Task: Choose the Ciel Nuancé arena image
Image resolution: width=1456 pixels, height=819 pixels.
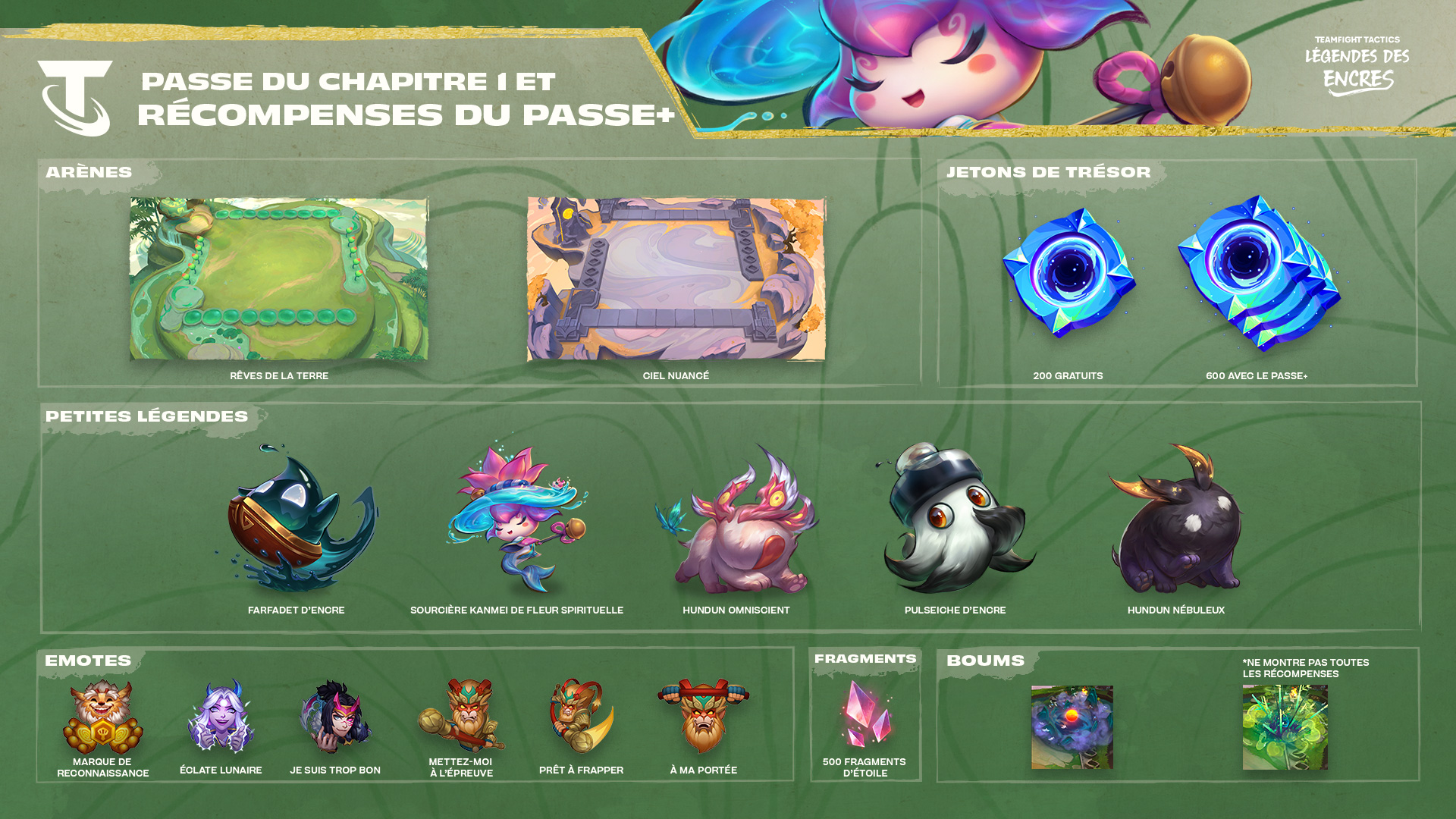Action: [x=676, y=279]
